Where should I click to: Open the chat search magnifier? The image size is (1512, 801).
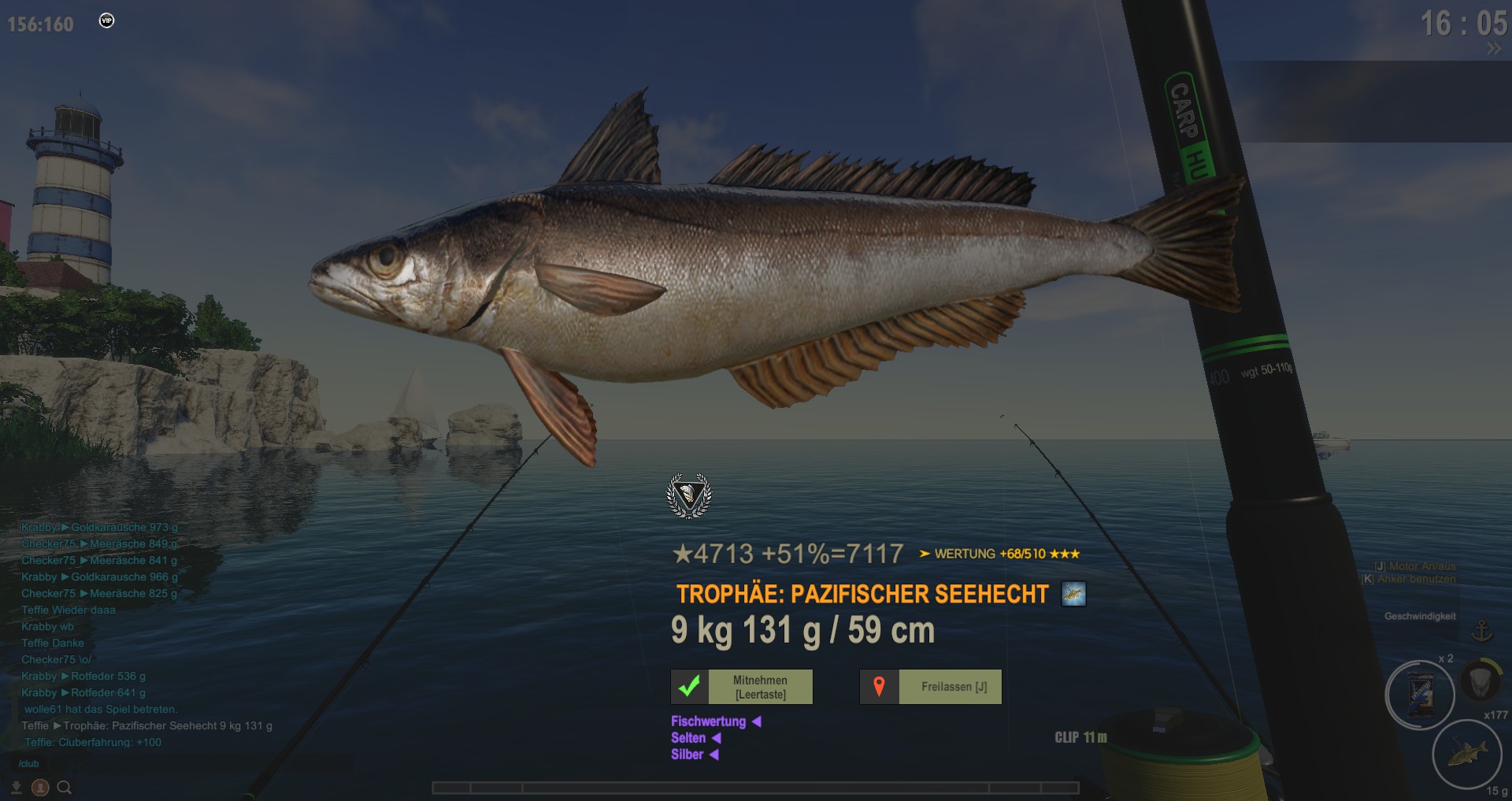click(65, 787)
